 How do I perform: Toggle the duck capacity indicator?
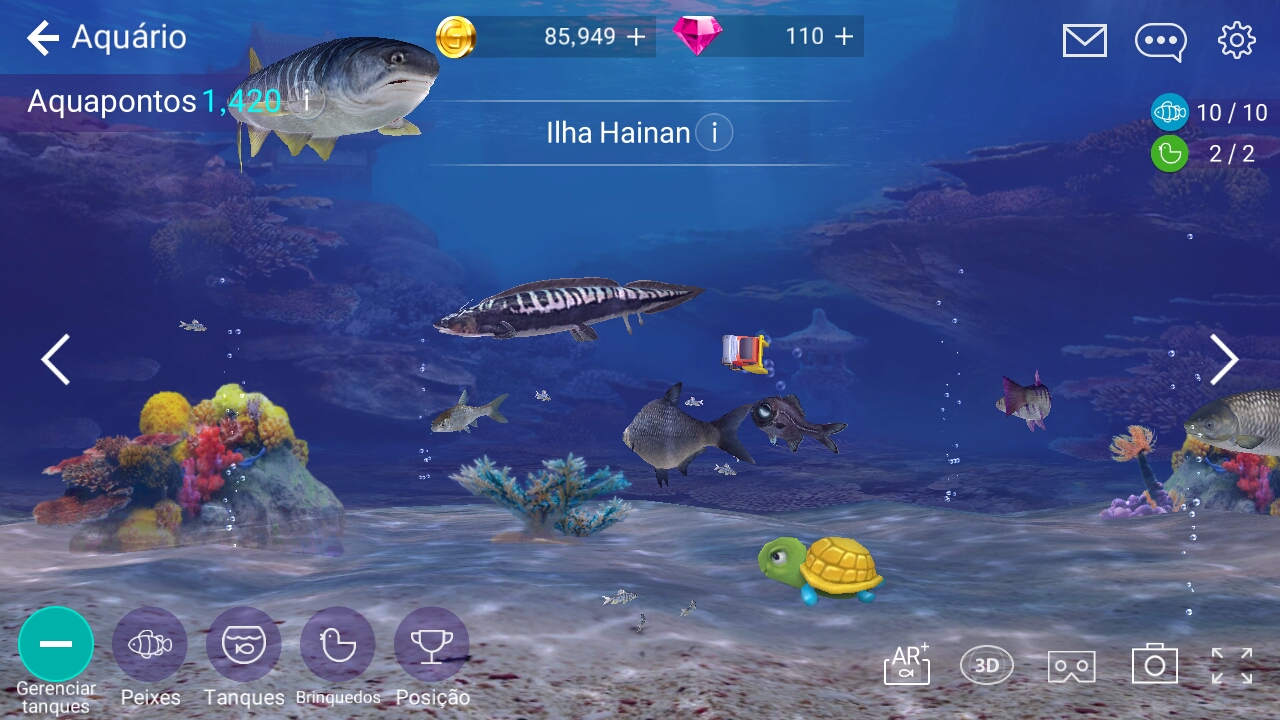coord(1169,154)
